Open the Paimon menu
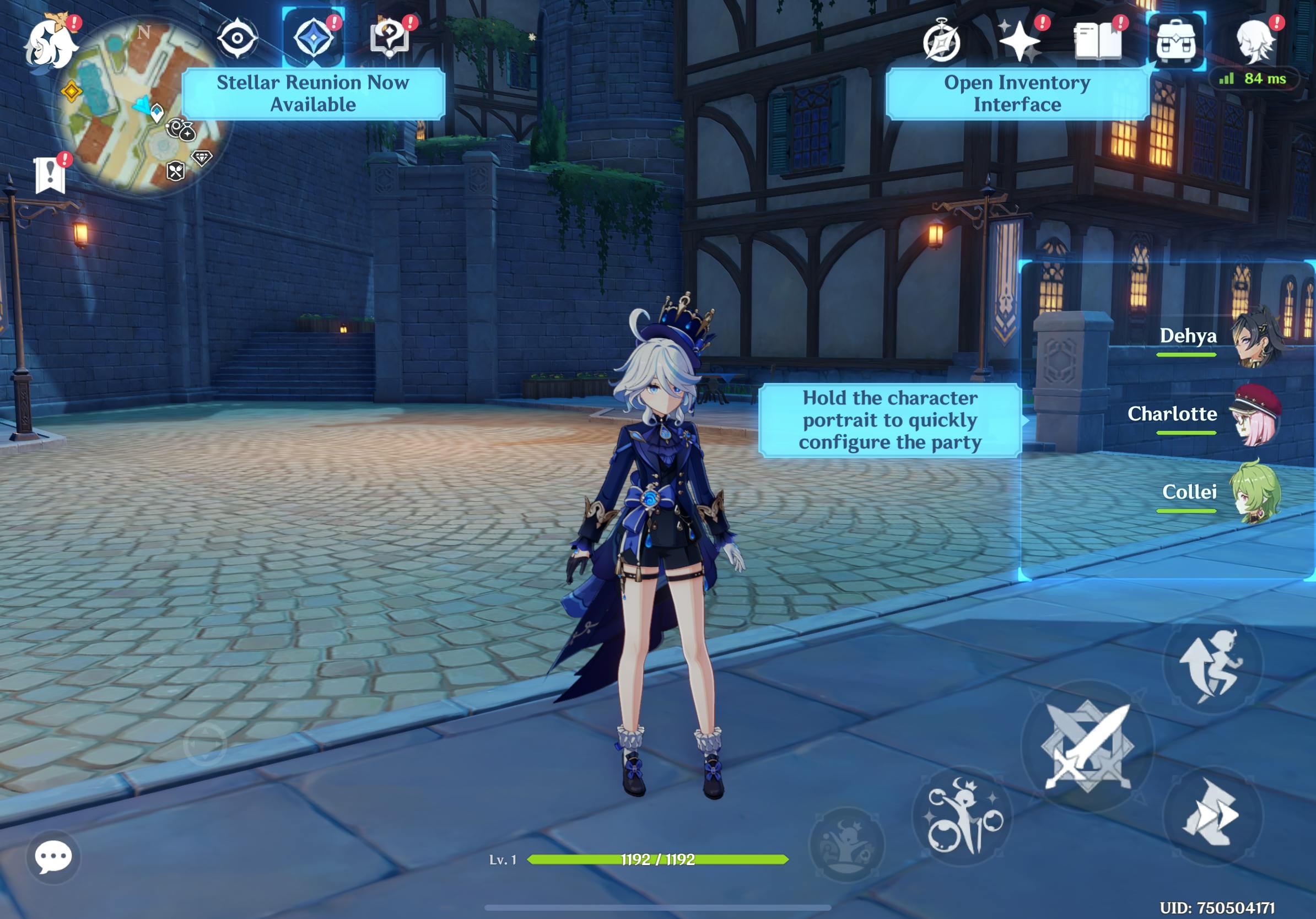This screenshot has width=1316, height=919. (51, 44)
